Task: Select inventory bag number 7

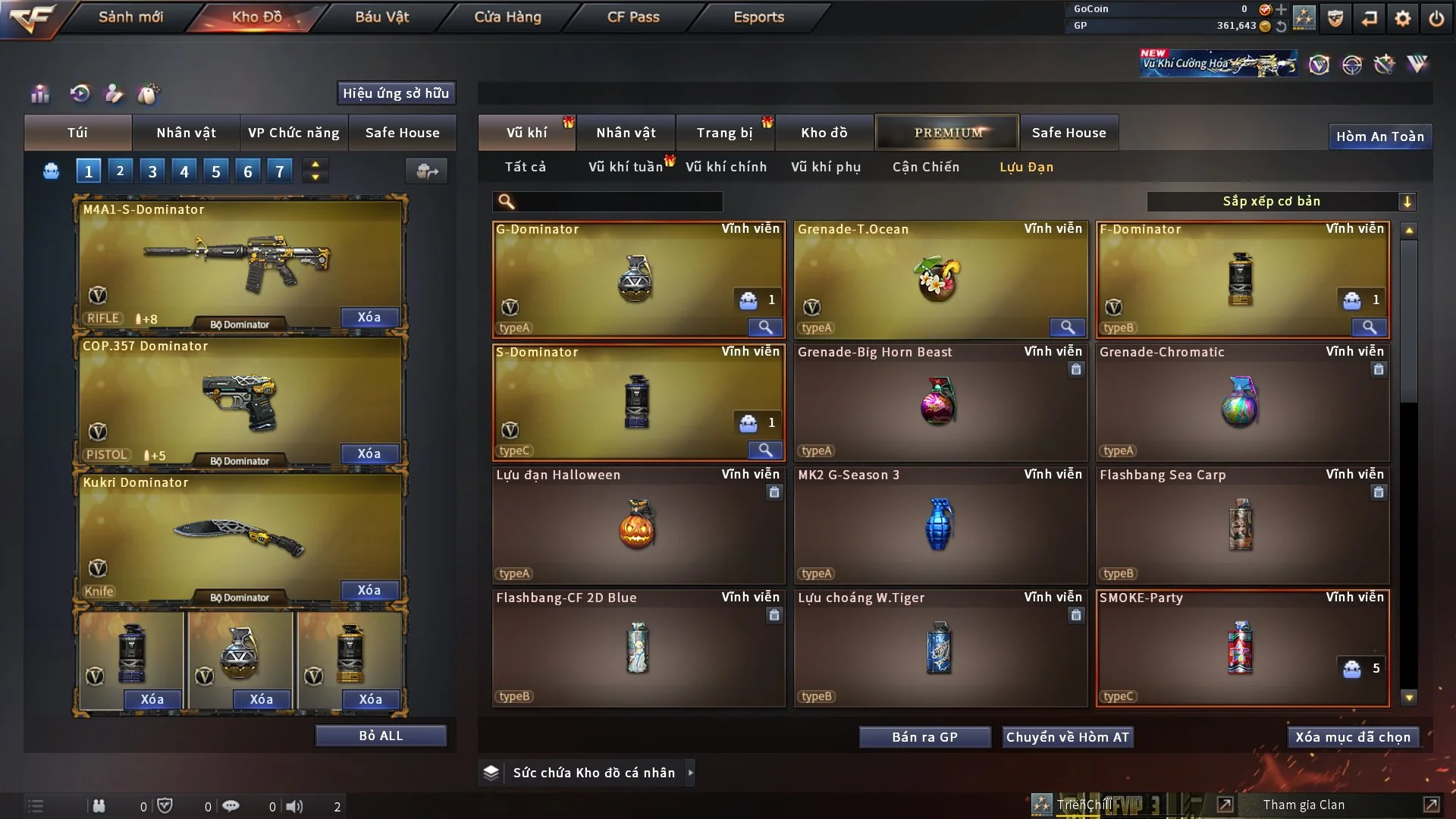Action: point(280,171)
